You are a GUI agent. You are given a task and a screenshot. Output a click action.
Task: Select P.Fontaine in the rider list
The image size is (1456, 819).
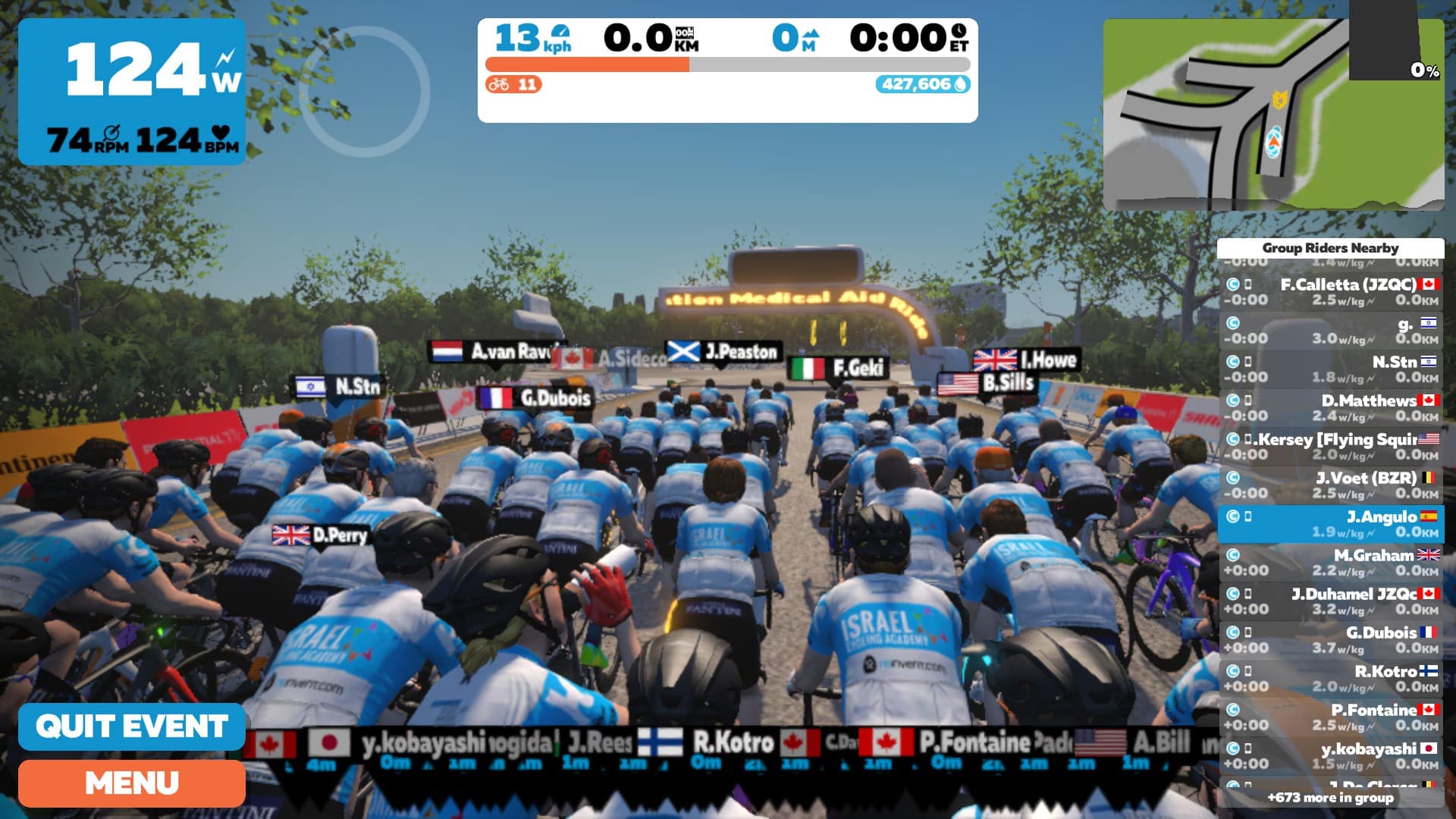[x=1331, y=717]
